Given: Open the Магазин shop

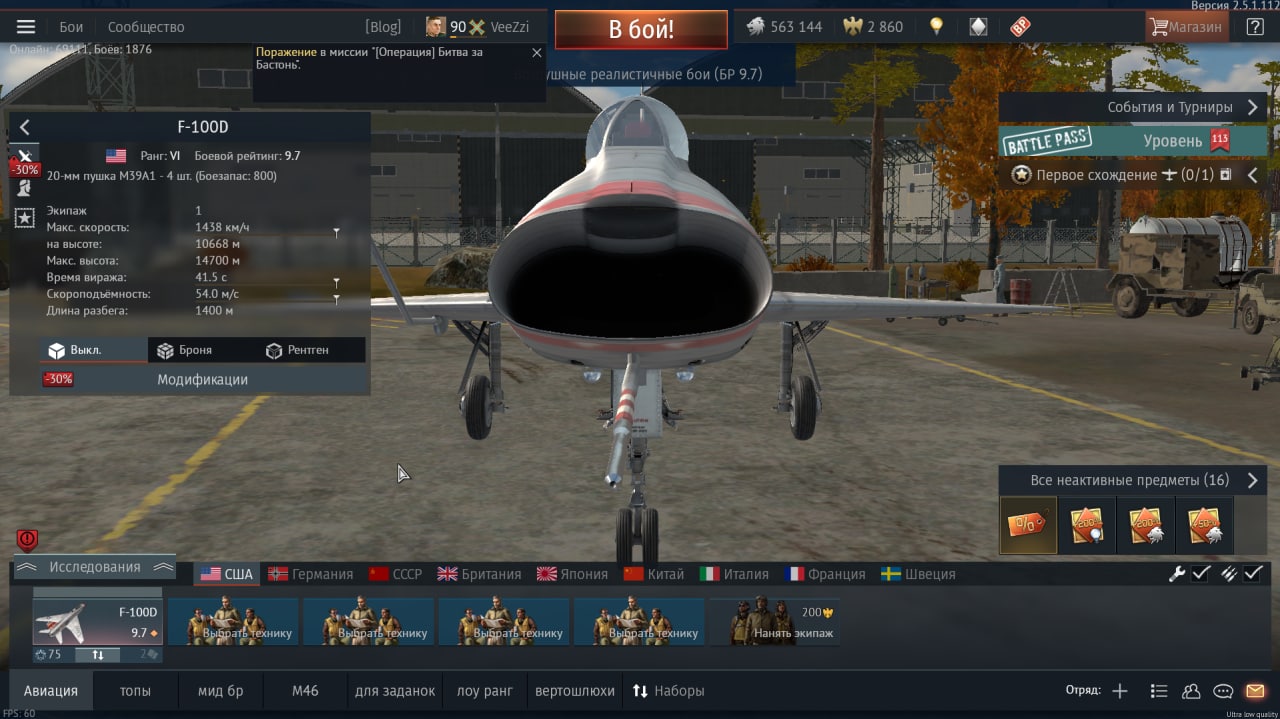Looking at the screenshot, I should point(1186,27).
